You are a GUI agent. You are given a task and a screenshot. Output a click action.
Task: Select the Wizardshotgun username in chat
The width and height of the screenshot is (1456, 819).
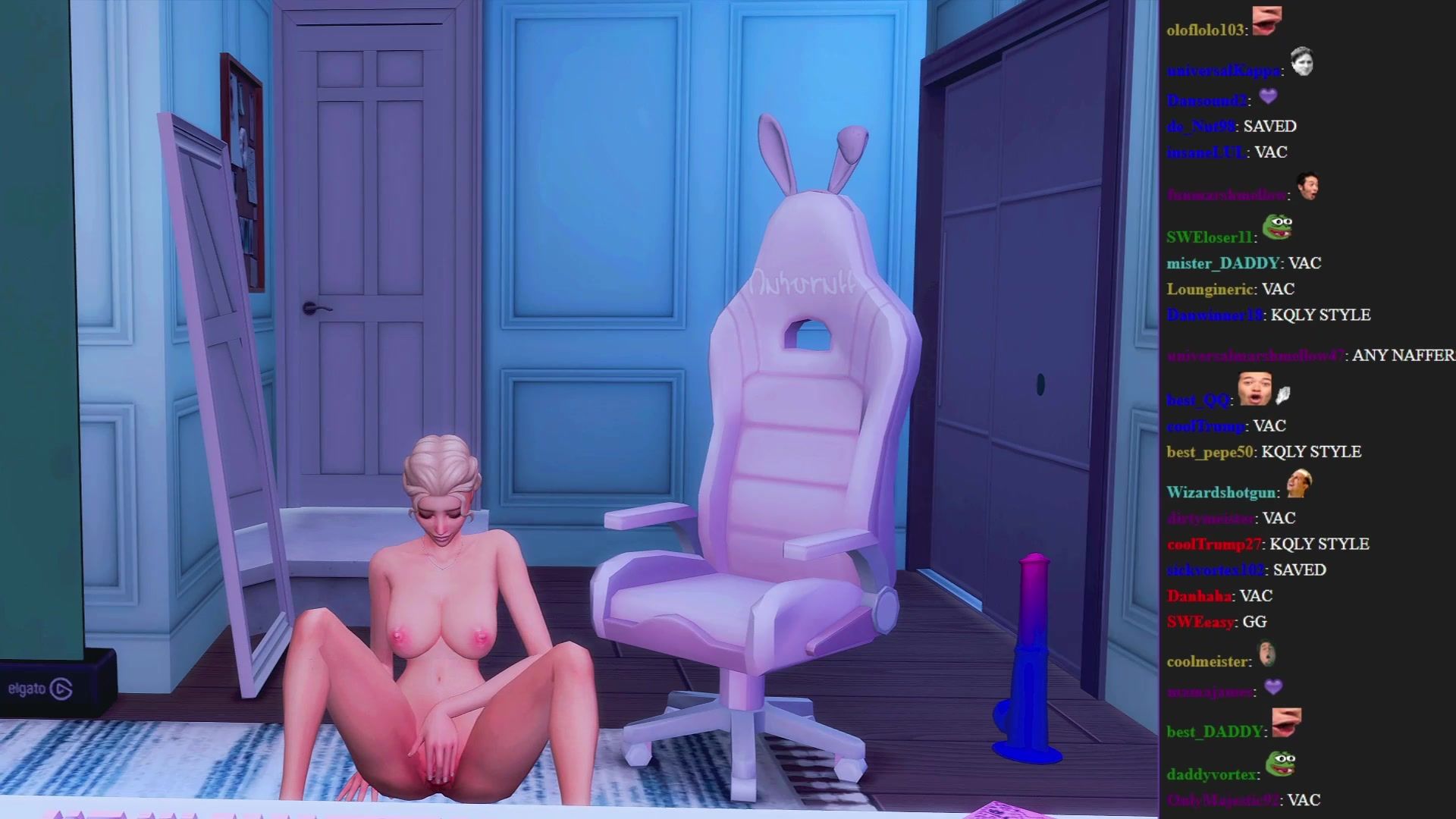pos(1220,492)
